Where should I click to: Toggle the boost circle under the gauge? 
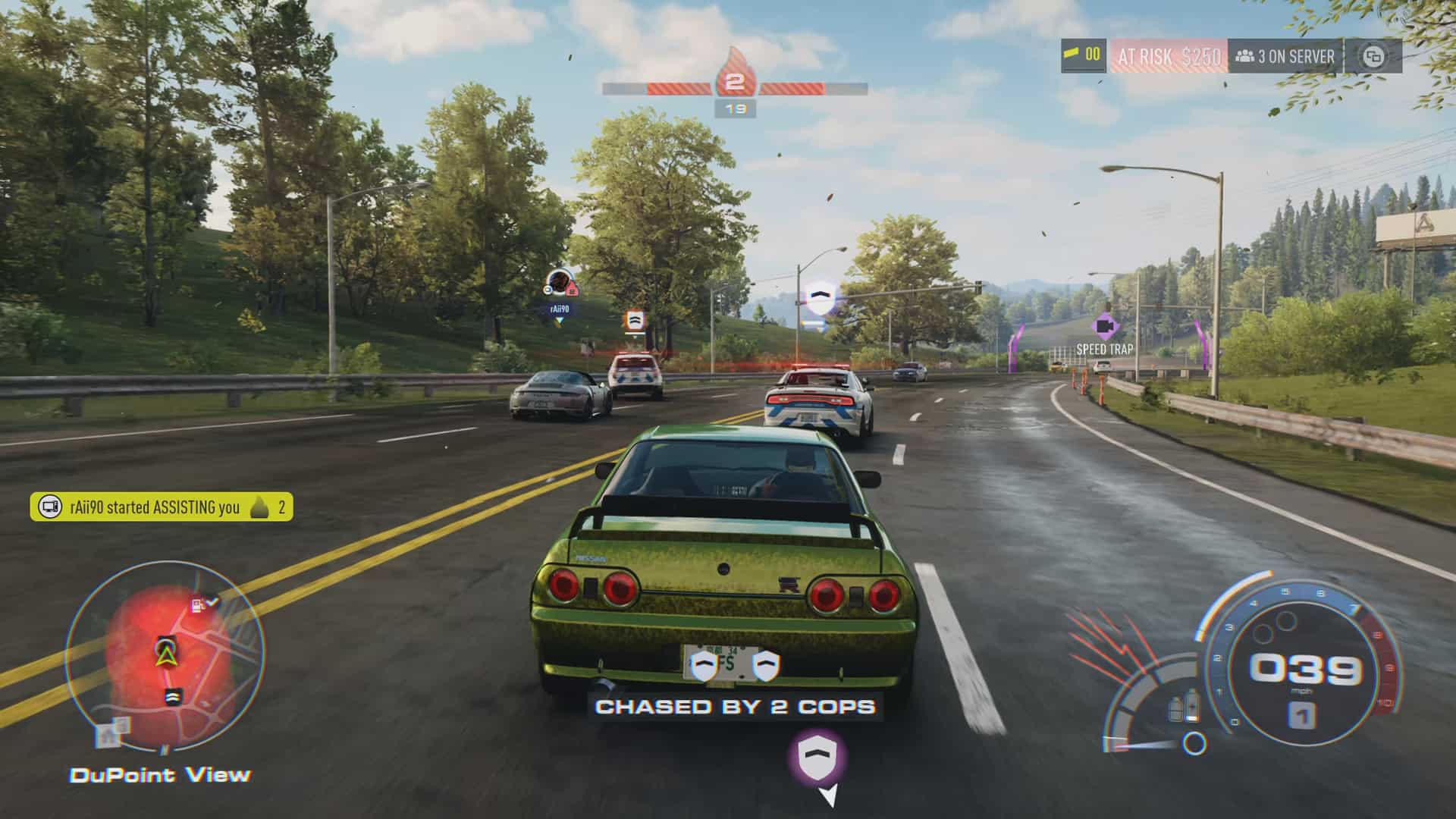pos(1194,743)
